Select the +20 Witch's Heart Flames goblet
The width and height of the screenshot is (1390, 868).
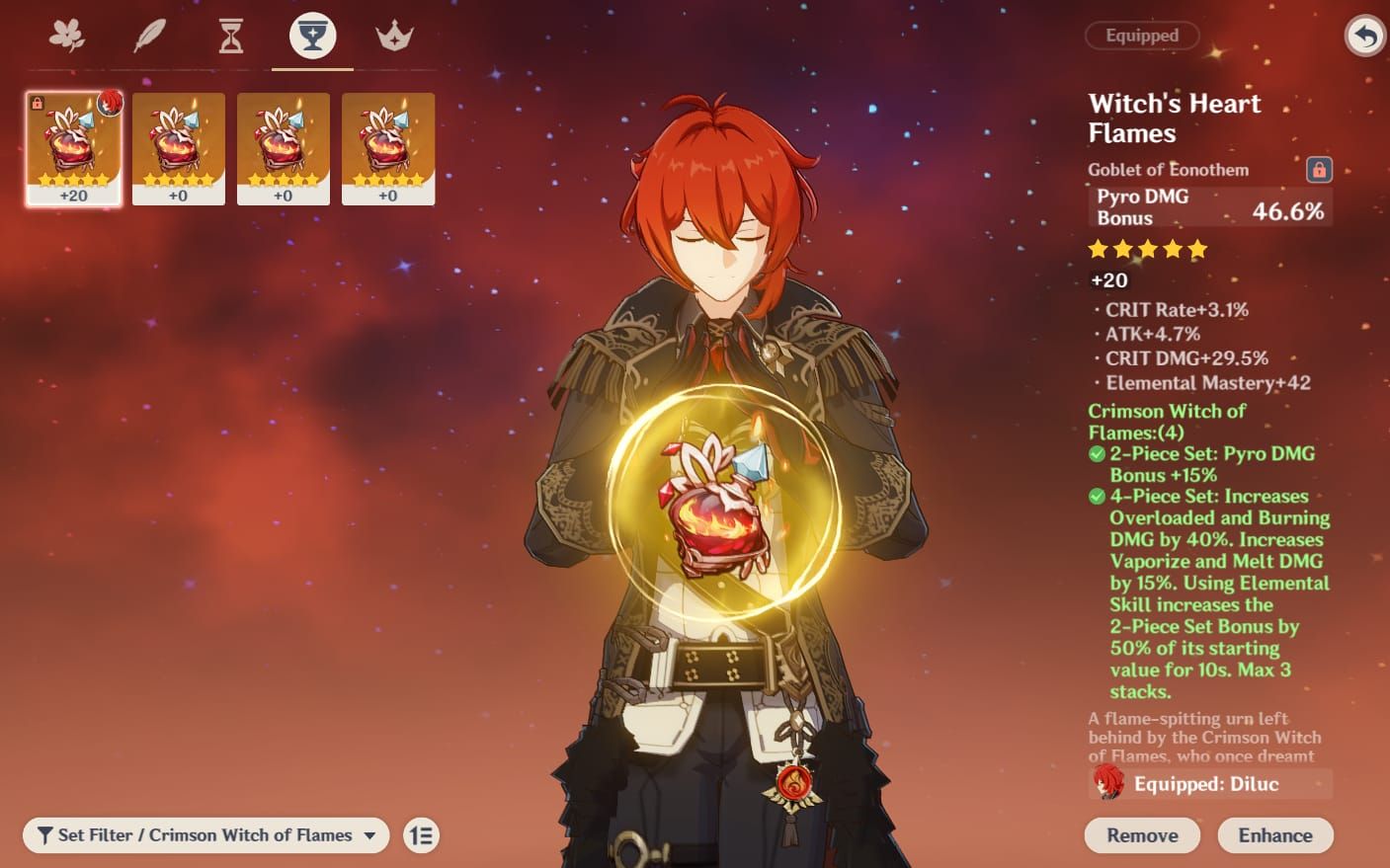pos(74,148)
